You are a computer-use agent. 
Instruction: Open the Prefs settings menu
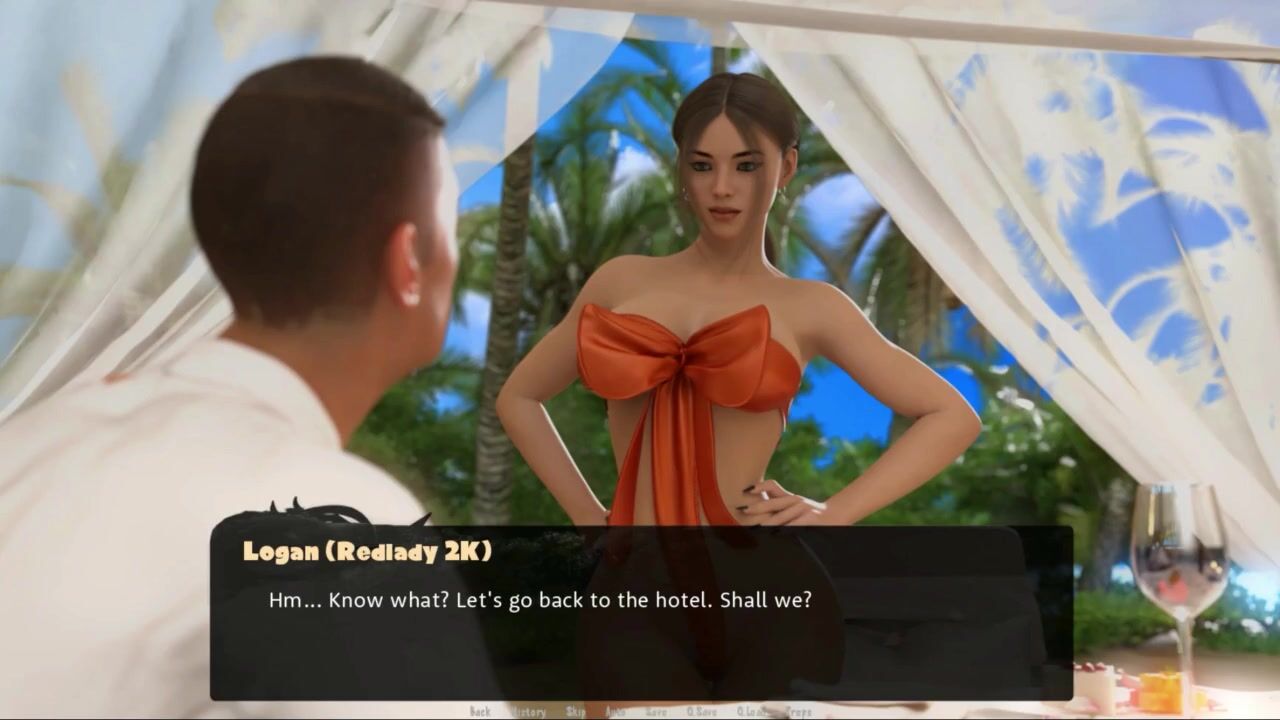[799, 712]
